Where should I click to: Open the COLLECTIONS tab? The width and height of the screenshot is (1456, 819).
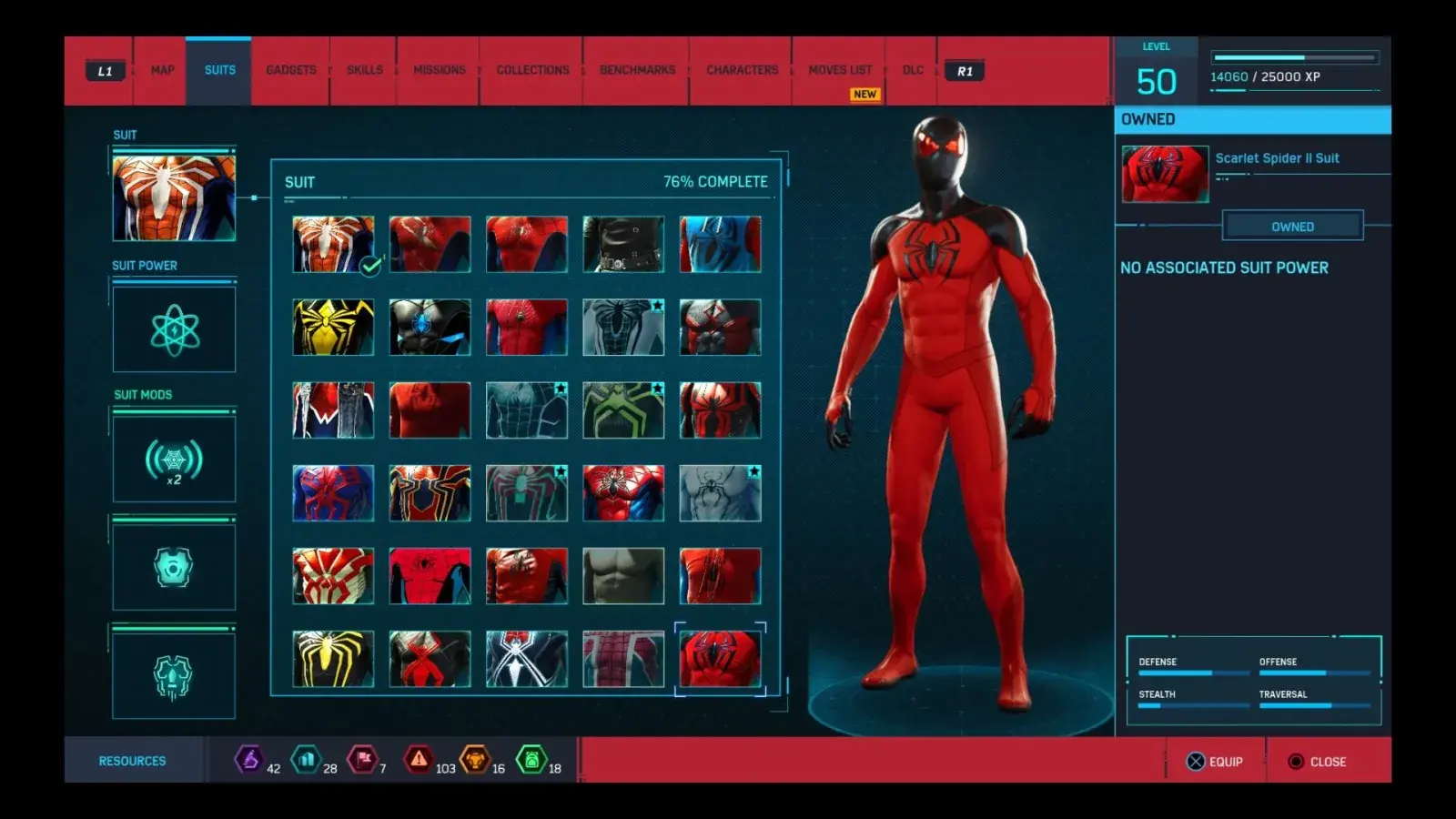[531, 69]
